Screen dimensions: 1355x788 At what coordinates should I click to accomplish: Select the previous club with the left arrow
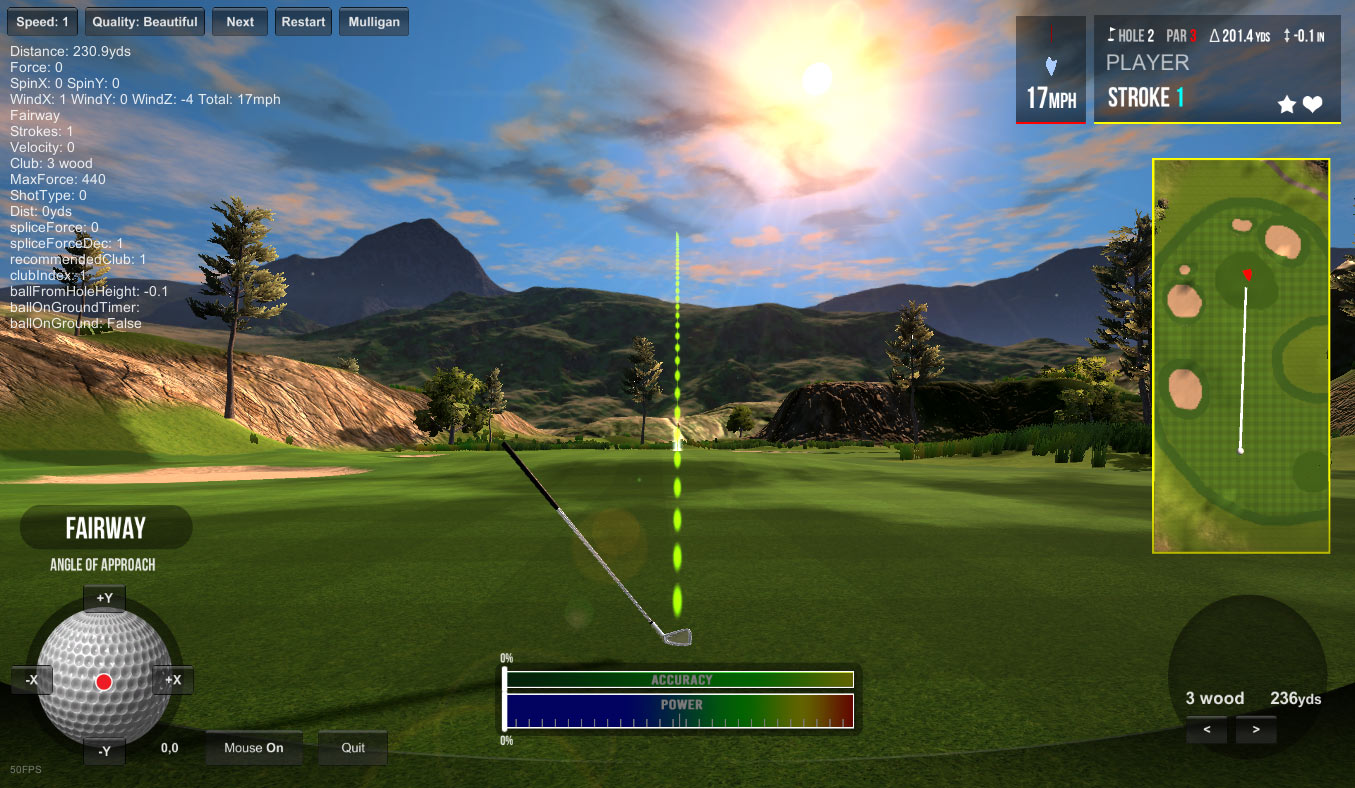(1208, 730)
